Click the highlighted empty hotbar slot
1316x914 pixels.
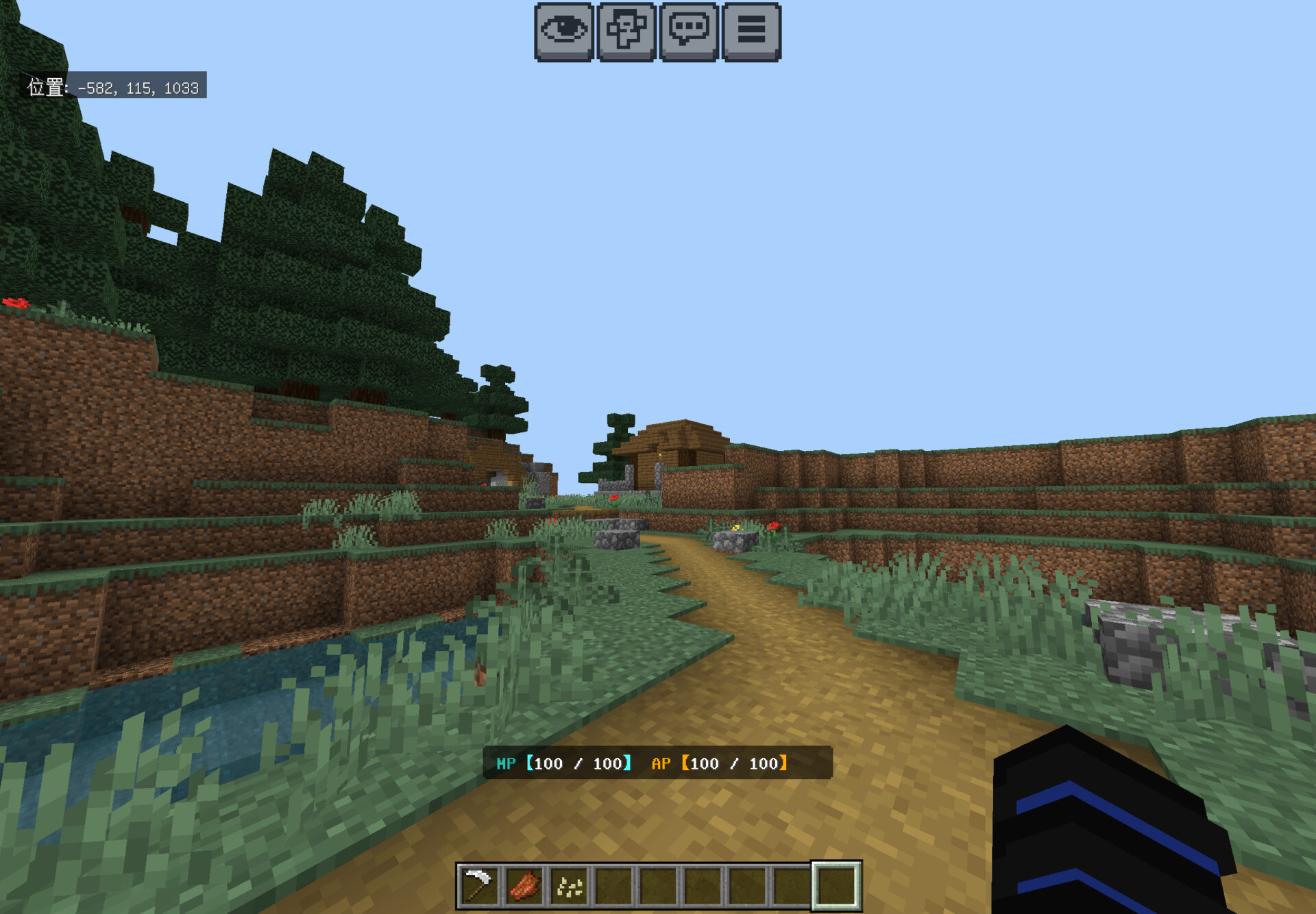pos(836,886)
